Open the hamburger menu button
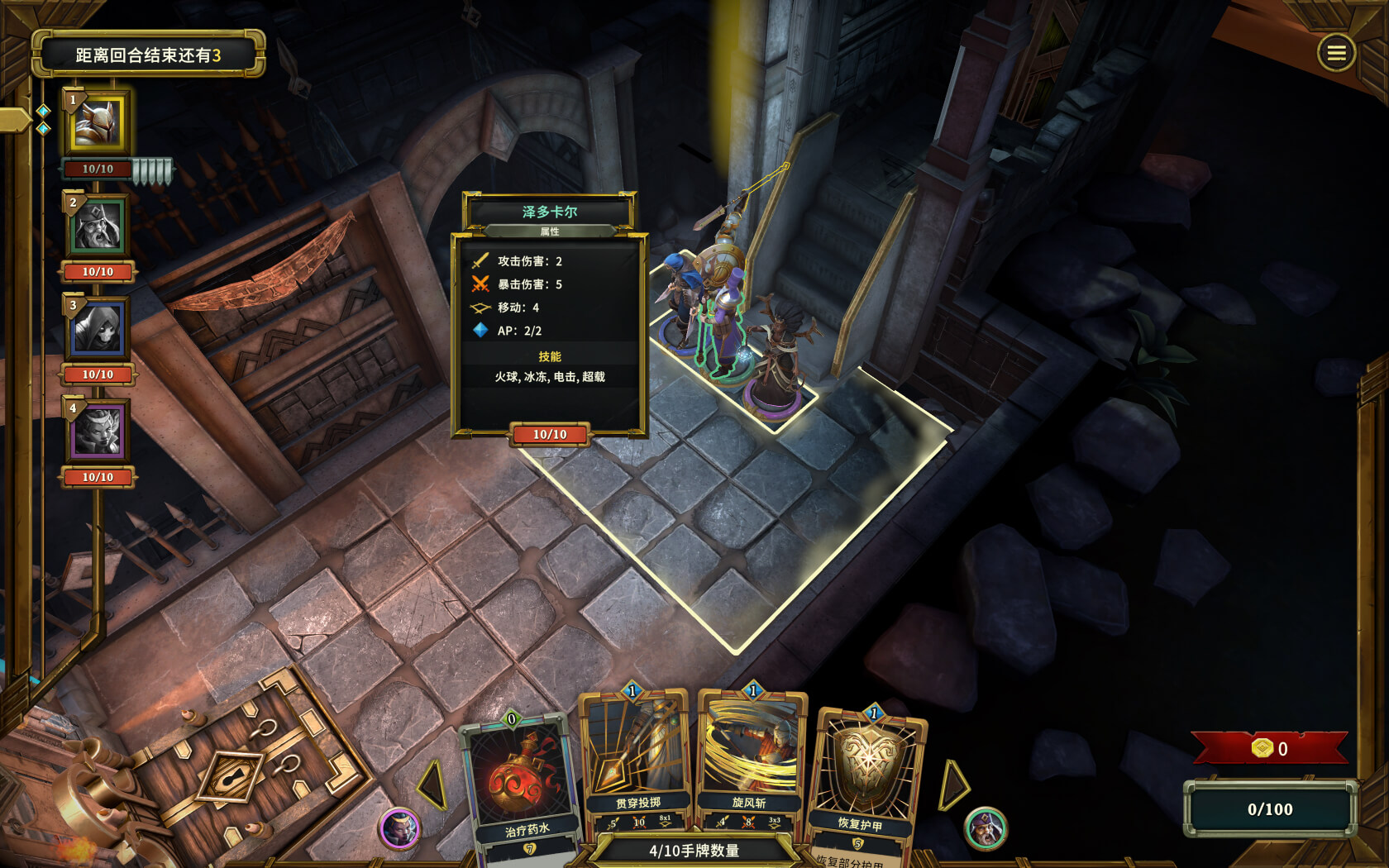 (1336, 54)
